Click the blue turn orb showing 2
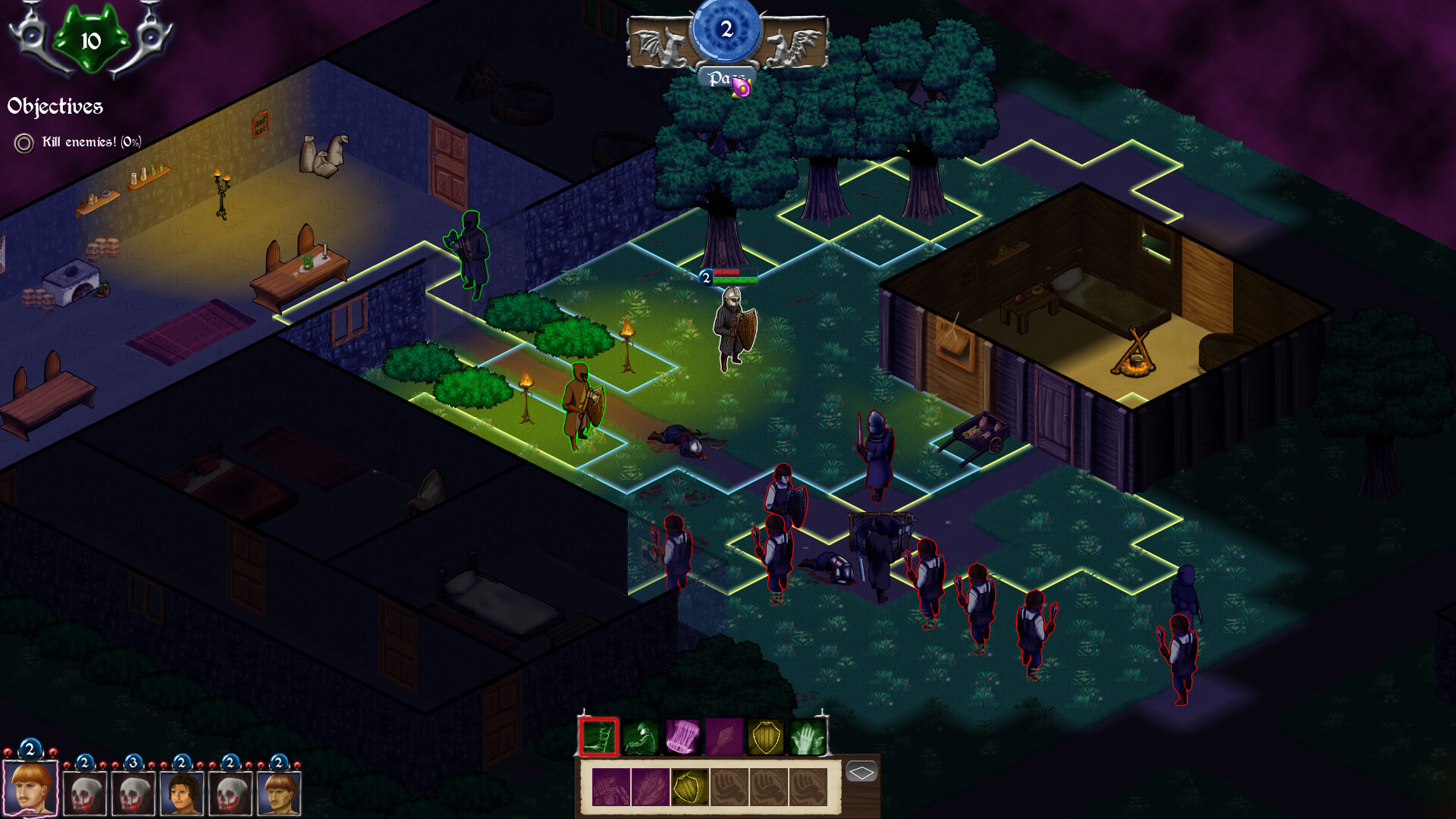 pos(726,30)
